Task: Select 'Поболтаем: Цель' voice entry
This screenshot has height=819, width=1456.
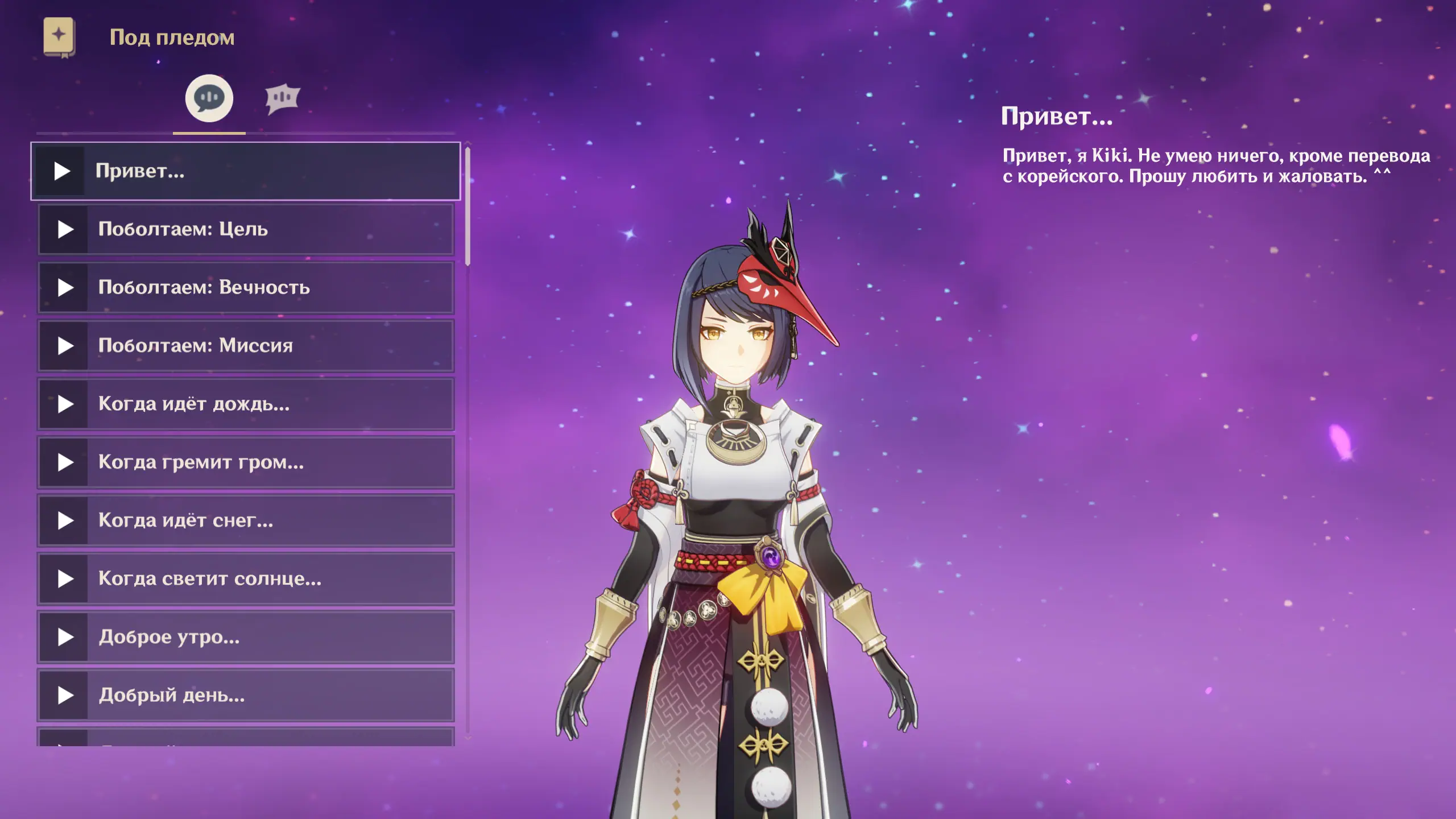Action: click(246, 229)
